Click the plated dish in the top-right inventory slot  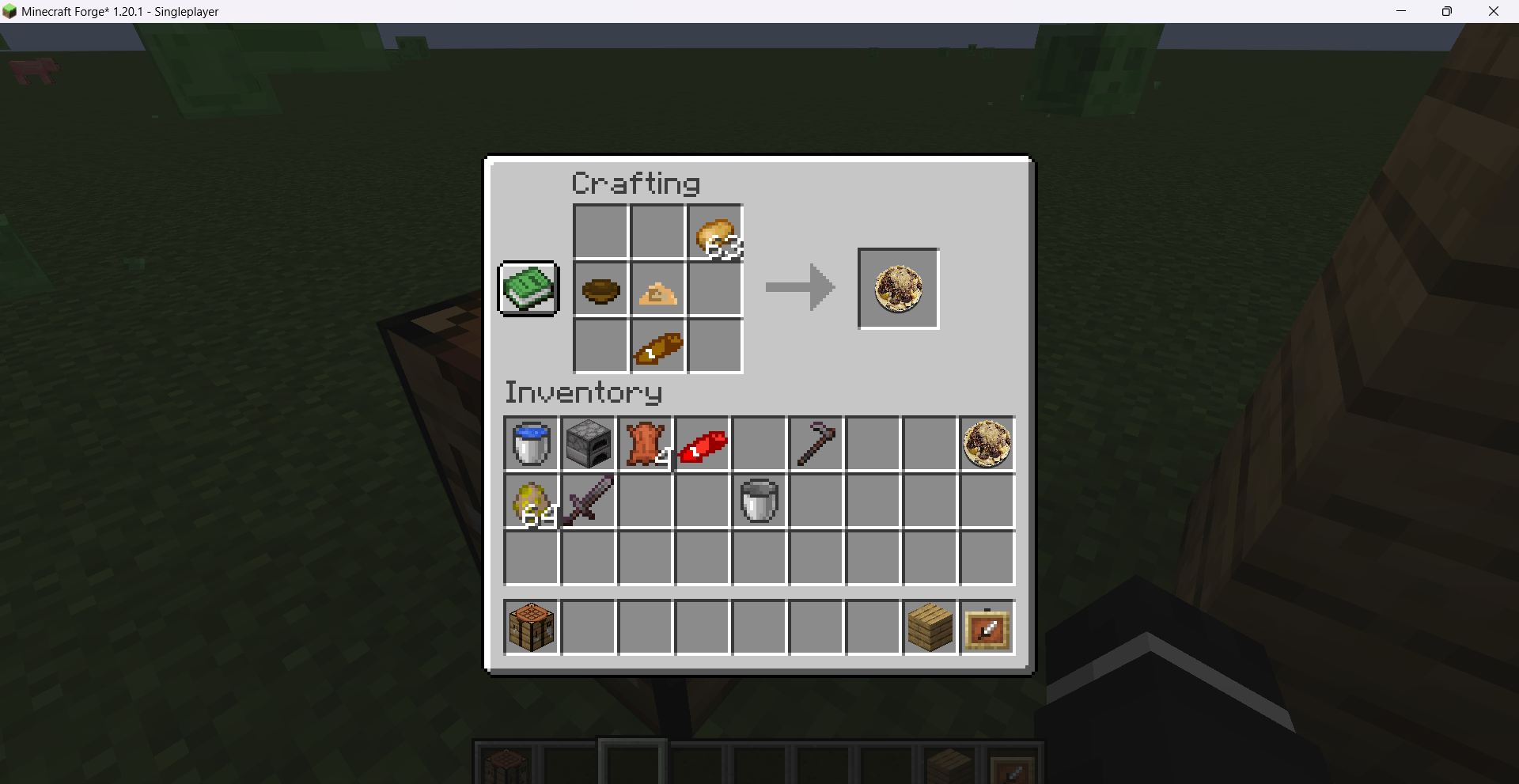pyautogui.click(x=987, y=444)
